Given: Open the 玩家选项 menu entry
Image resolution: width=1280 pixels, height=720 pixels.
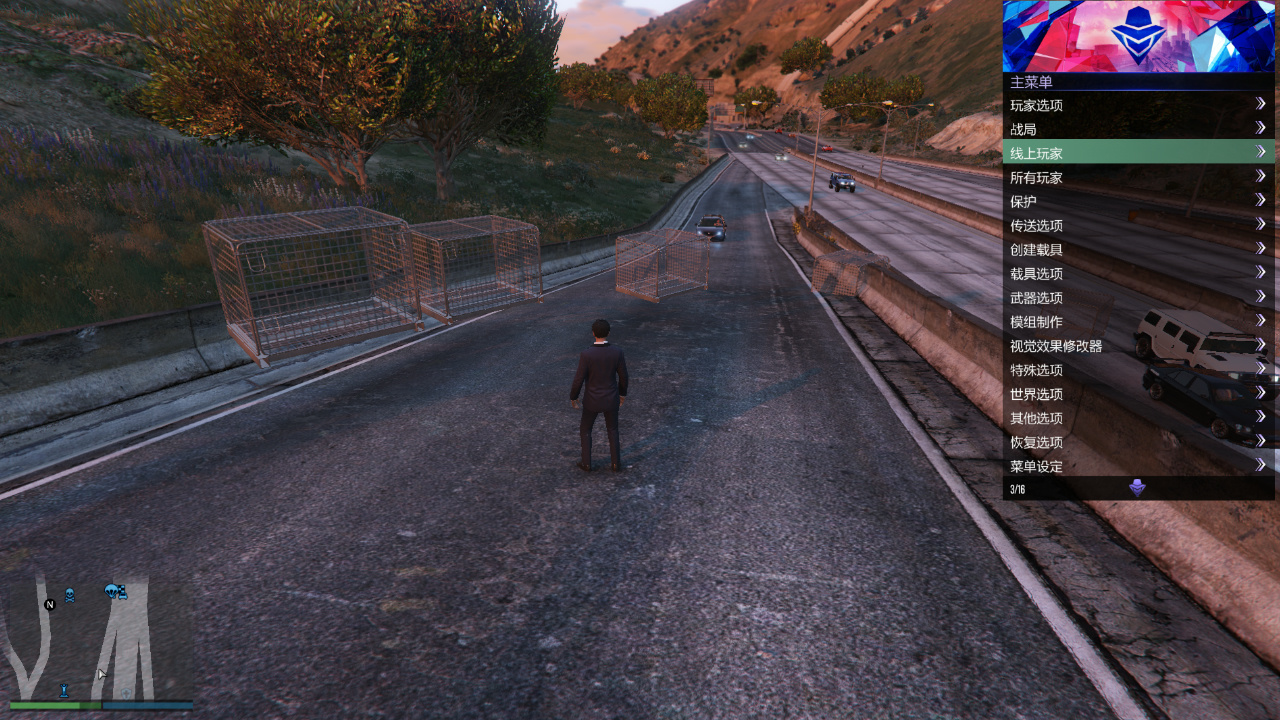Looking at the screenshot, I should click(1138, 105).
